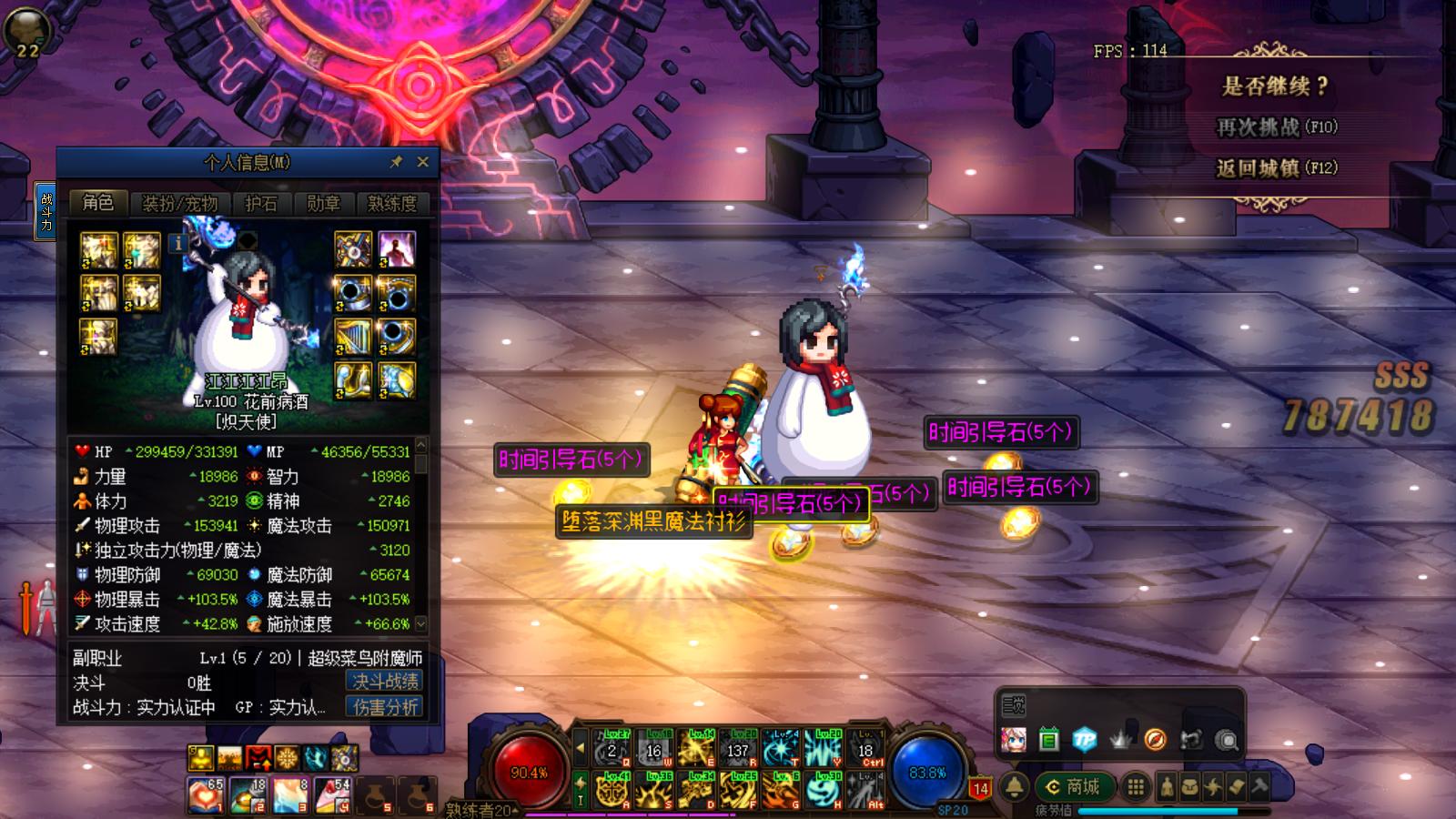Pin the personal info window

tap(396, 162)
